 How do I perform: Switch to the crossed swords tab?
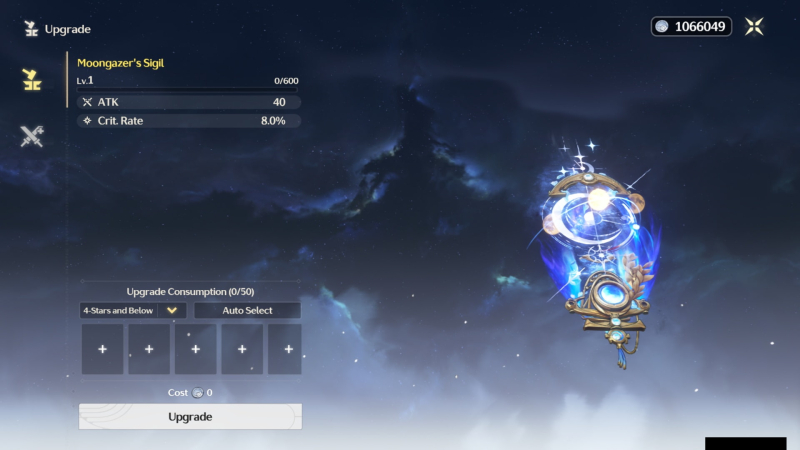(x=32, y=137)
